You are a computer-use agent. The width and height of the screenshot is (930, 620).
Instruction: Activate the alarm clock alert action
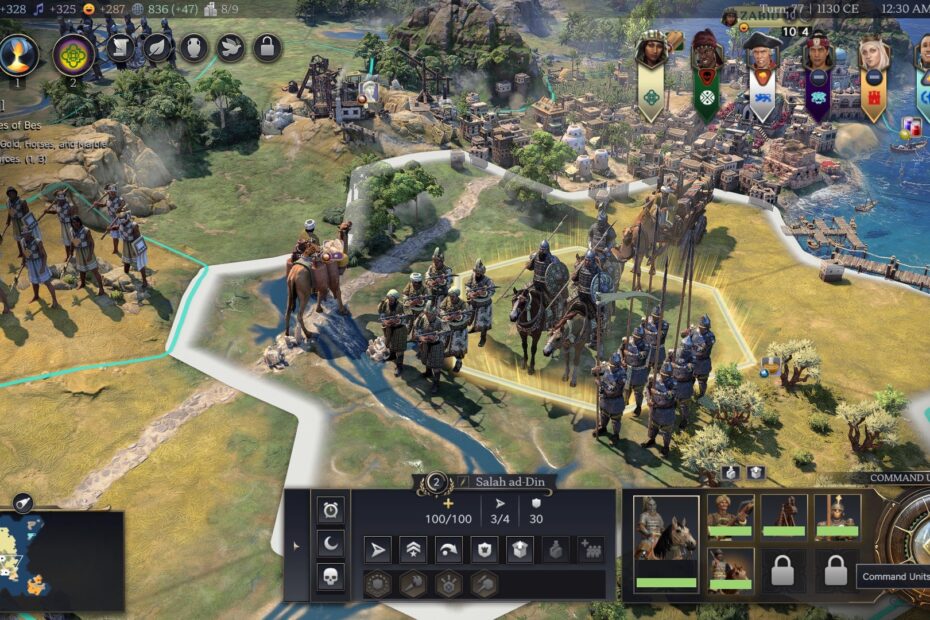(x=331, y=511)
